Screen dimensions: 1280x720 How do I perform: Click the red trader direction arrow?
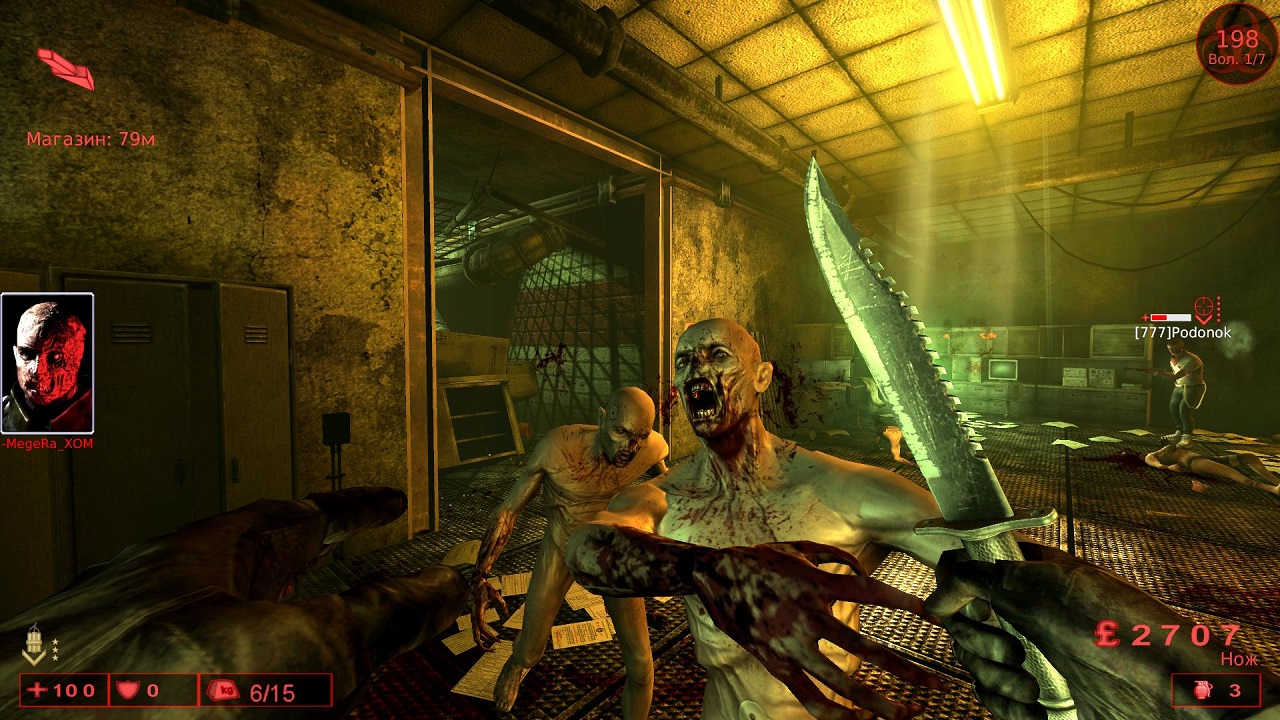point(66,68)
